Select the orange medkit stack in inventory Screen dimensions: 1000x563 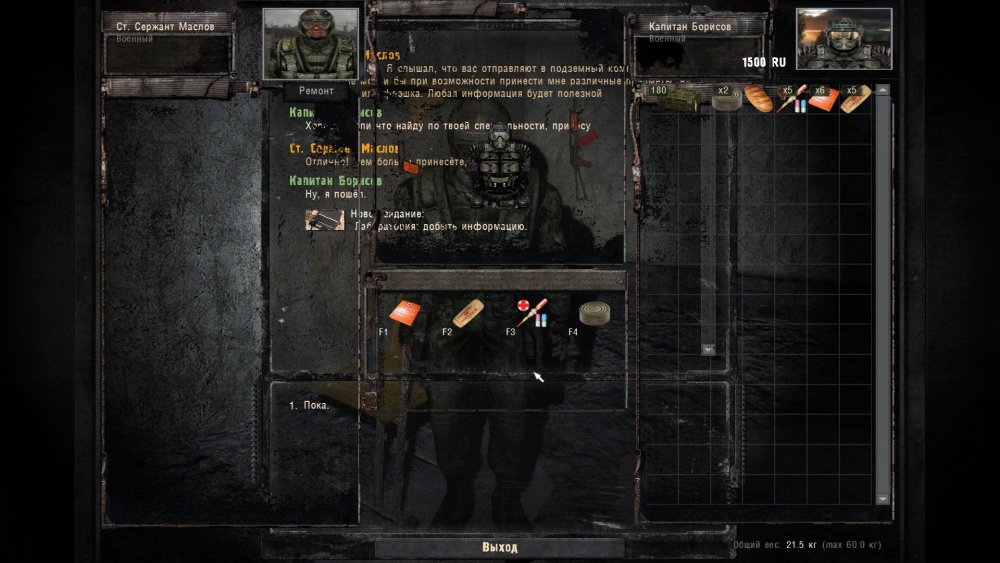[x=823, y=98]
